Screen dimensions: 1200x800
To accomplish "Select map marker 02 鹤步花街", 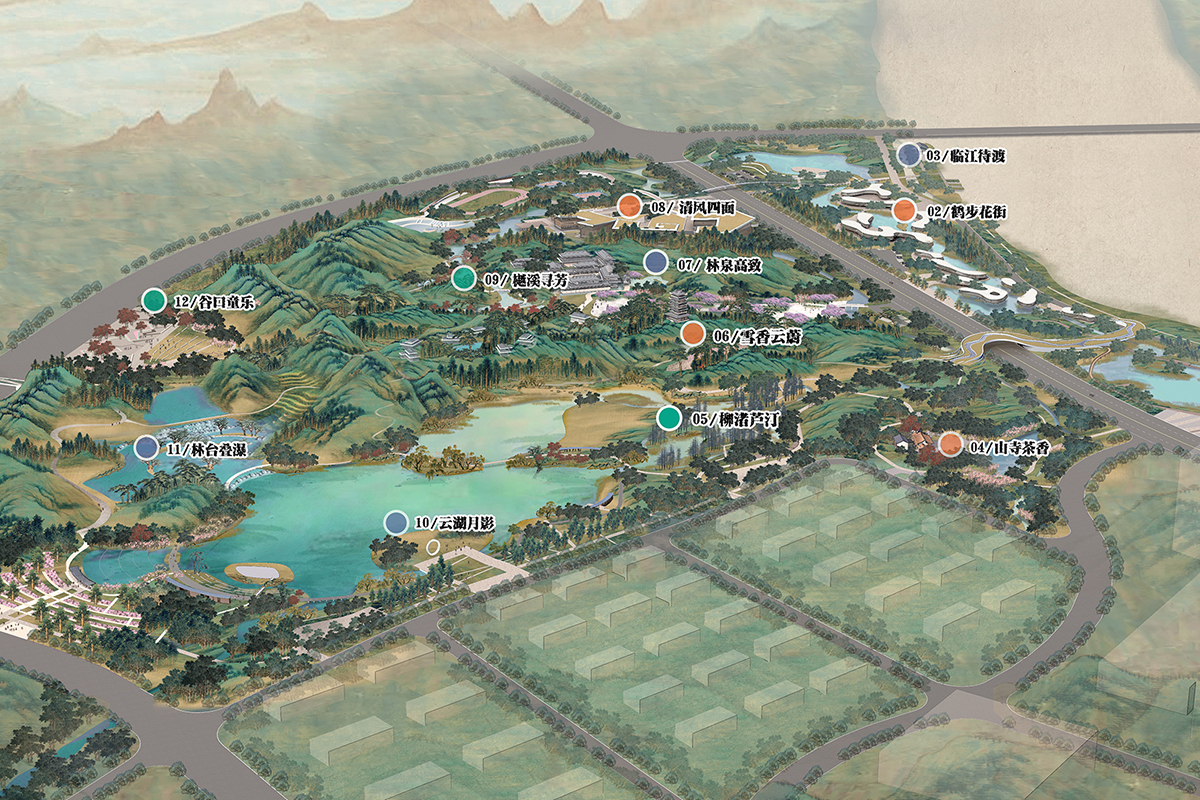I will pos(903,211).
